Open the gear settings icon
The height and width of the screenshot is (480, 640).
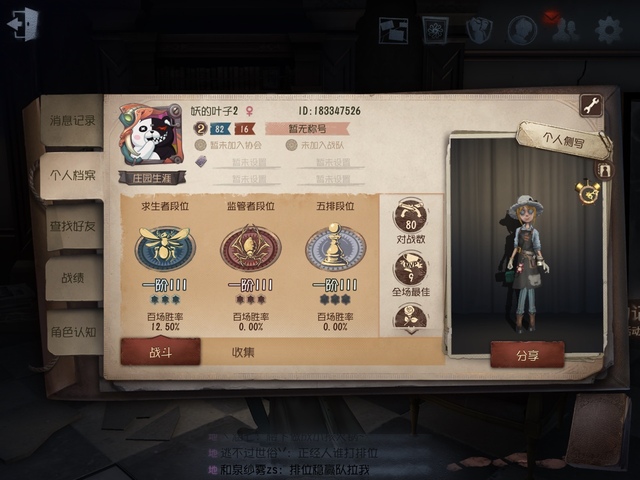pos(608,30)
